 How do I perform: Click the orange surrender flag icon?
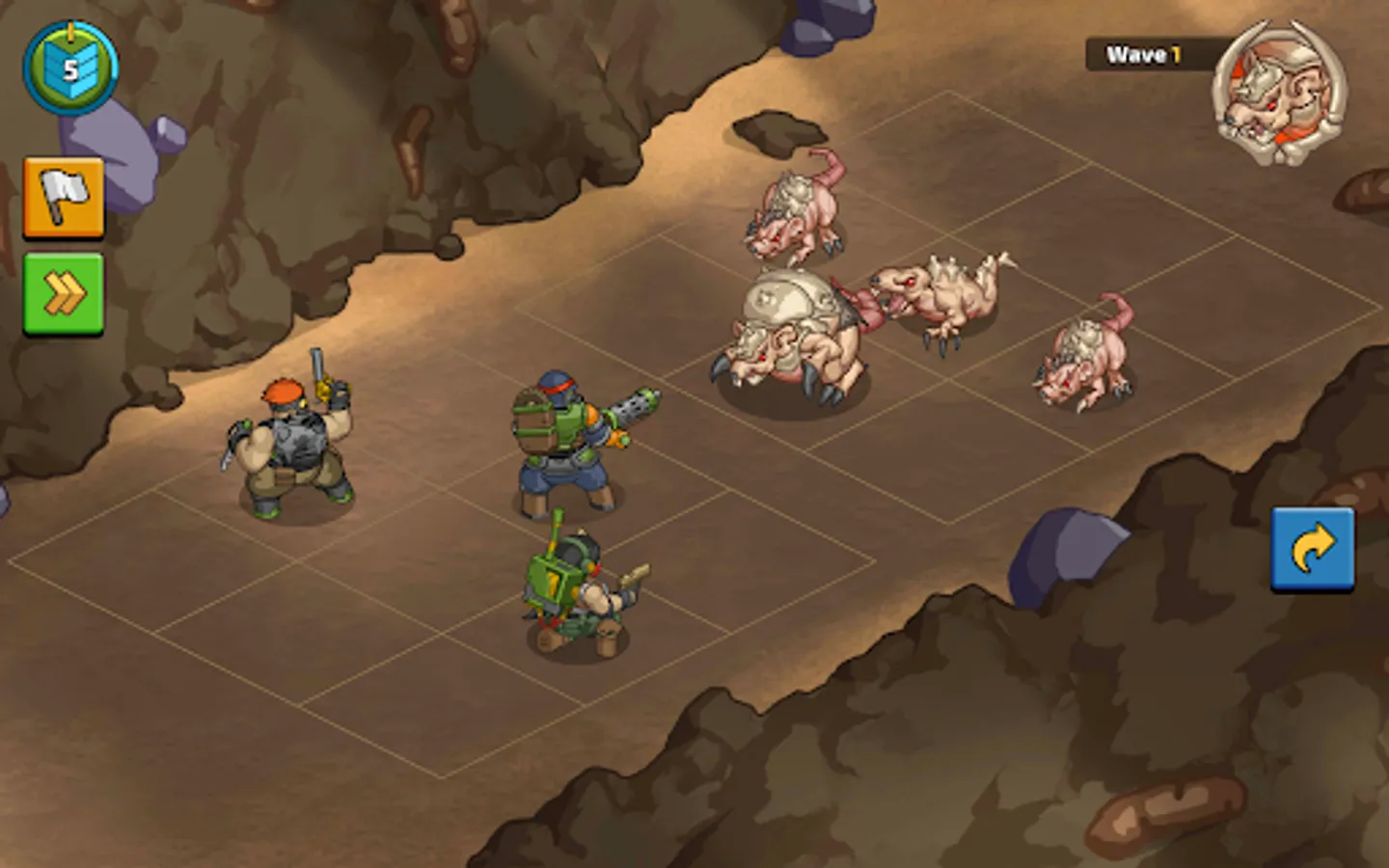point(64,197)
